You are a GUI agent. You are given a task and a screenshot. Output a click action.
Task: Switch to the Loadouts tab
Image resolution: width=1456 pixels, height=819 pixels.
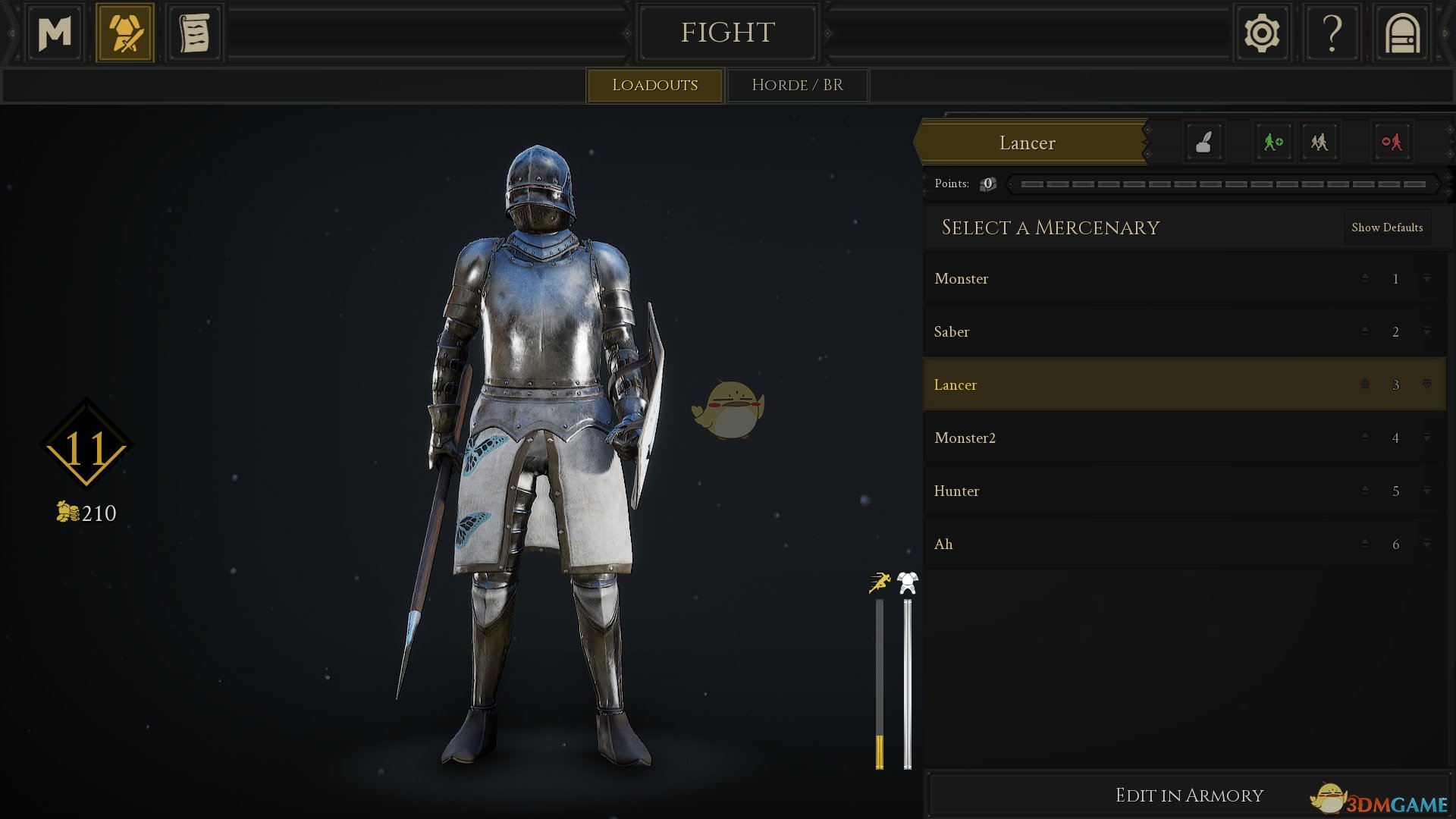click(654, 85)
